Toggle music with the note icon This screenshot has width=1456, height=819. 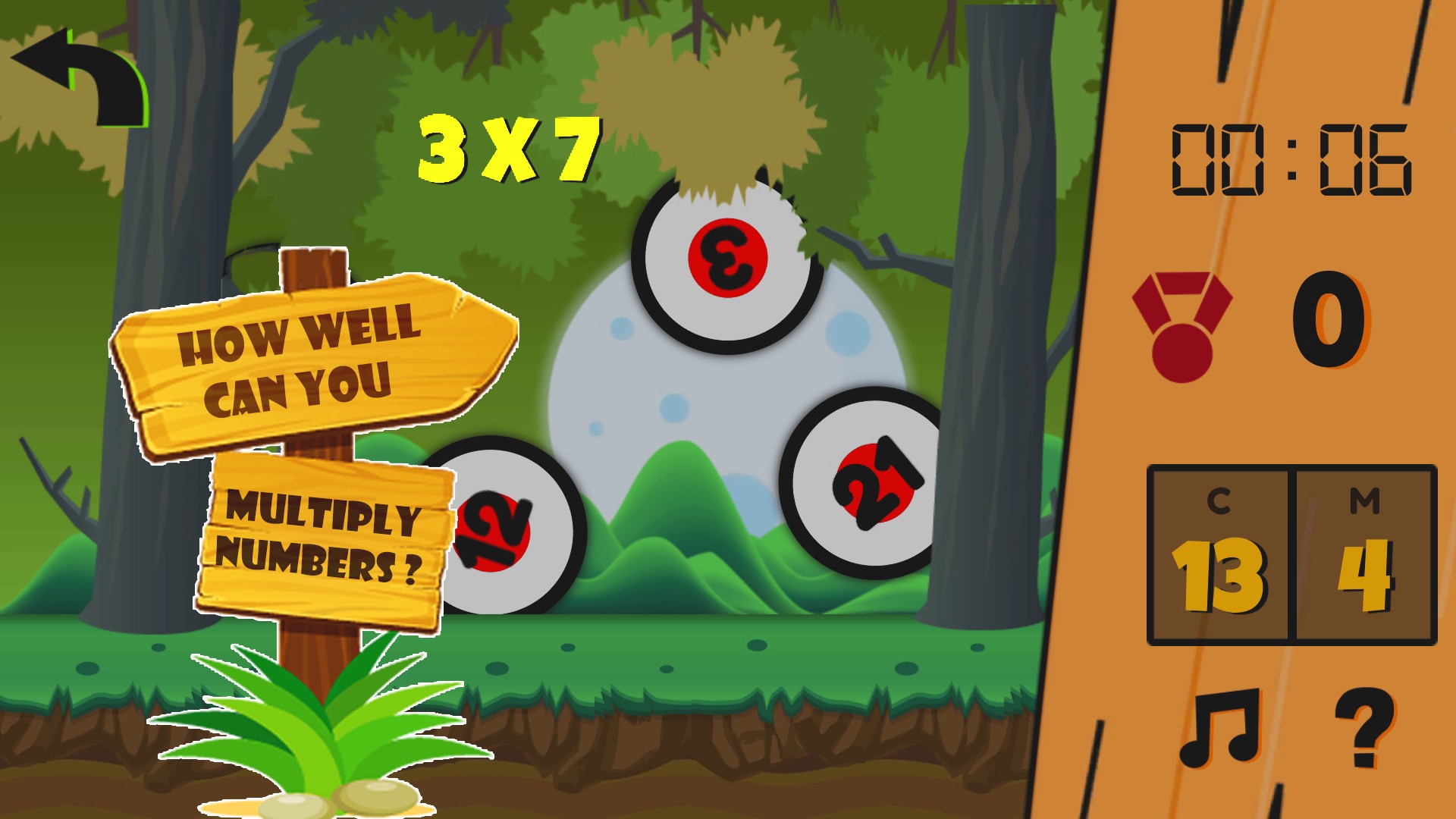[1219, 728]
